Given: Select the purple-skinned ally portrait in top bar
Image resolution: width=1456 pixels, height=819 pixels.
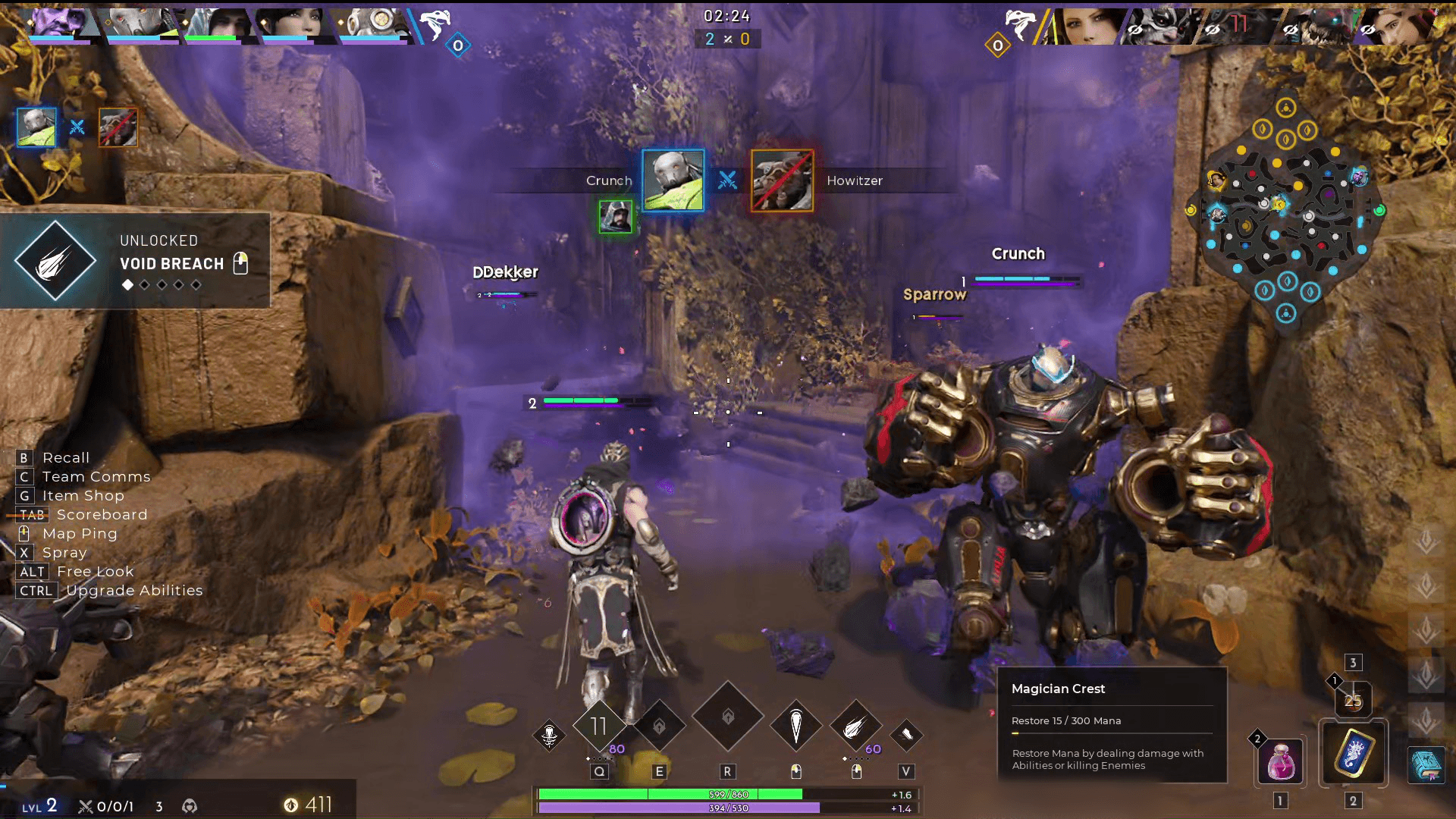Looking at the screenshot, I should (58, 23).
